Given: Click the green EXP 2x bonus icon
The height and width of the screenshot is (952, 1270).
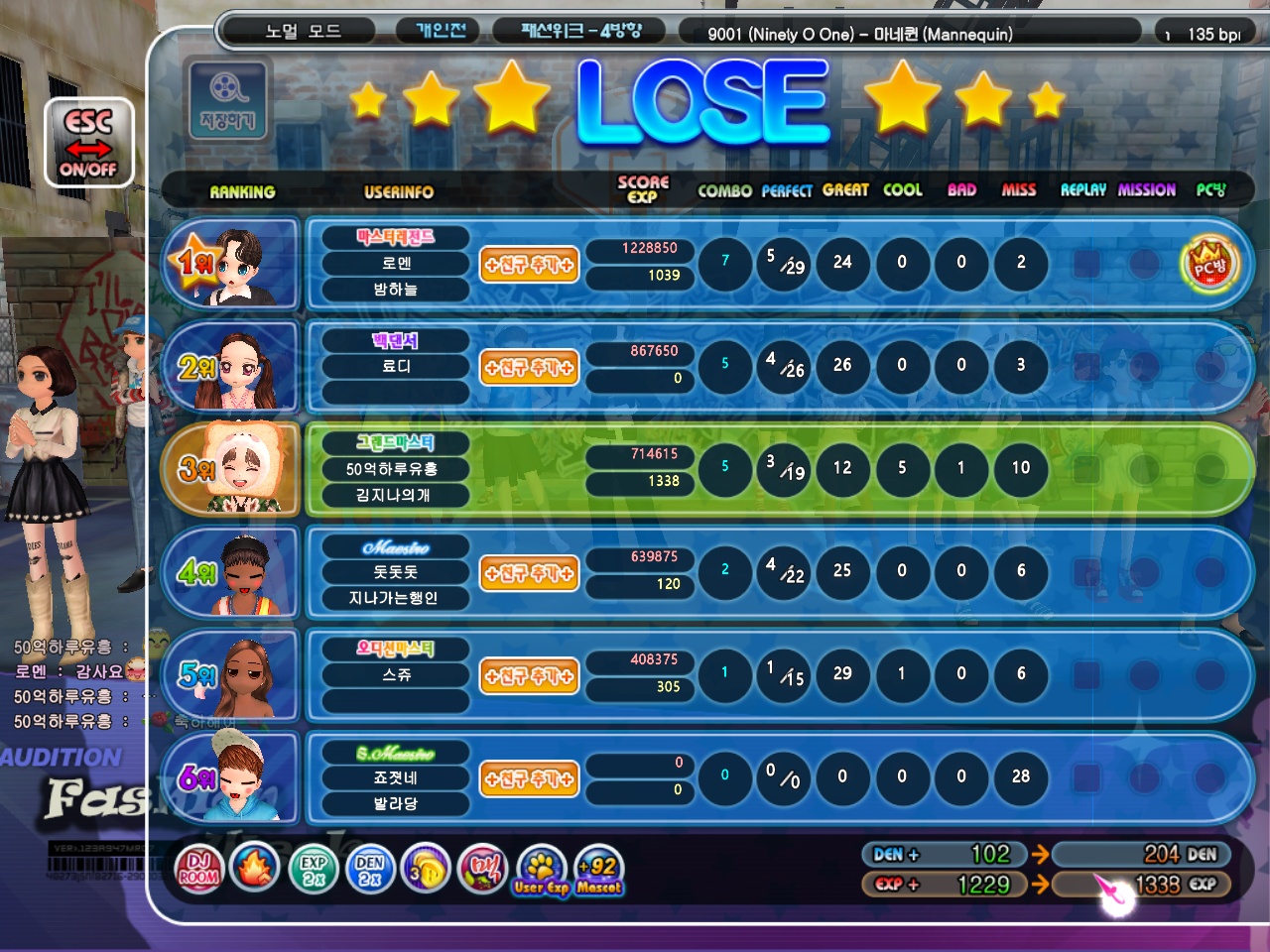Looking at the screenshot, I should click(314, 869).
